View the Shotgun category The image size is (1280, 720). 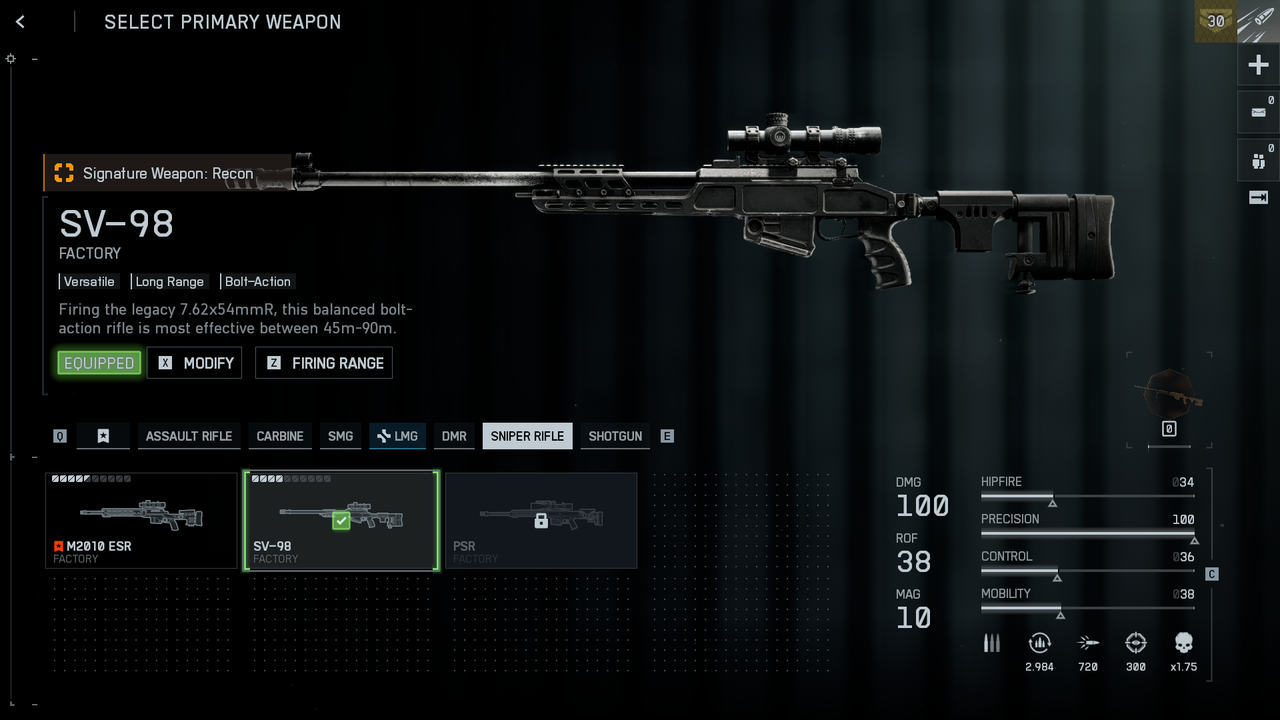point(615,436)
